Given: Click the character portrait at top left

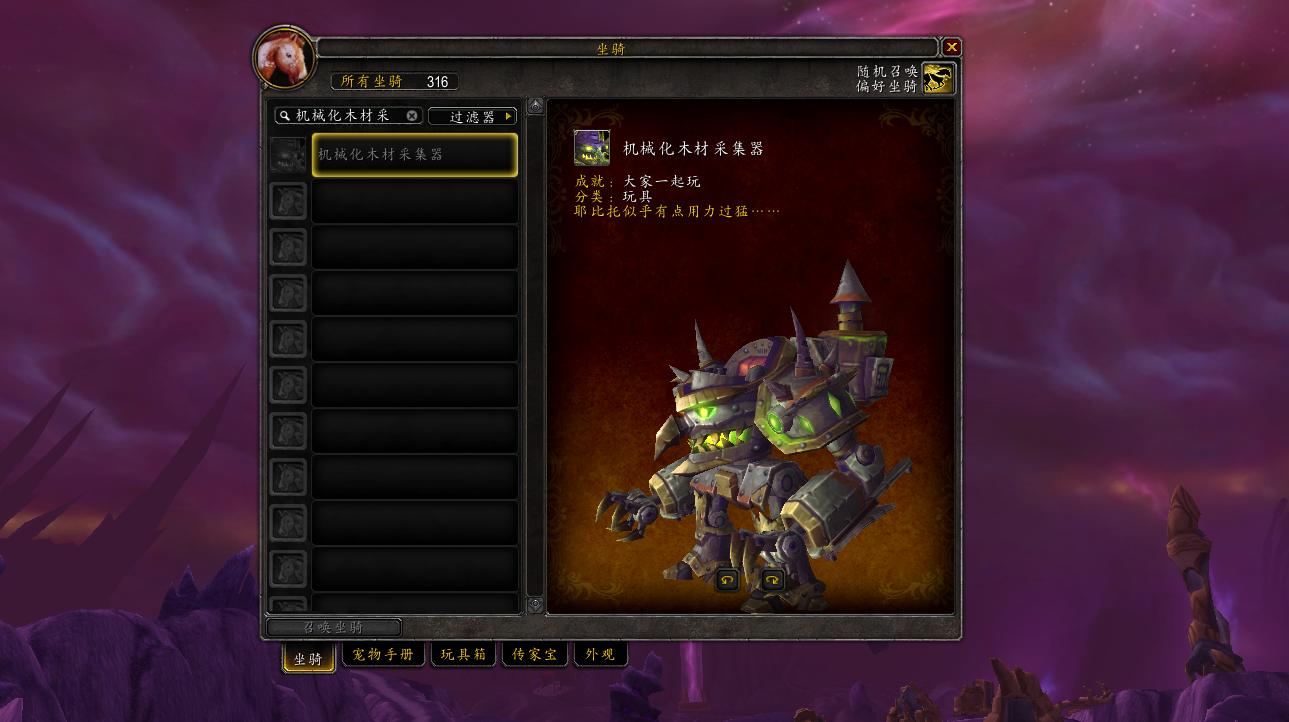Looking at the screenshot, I should [283, 57].
